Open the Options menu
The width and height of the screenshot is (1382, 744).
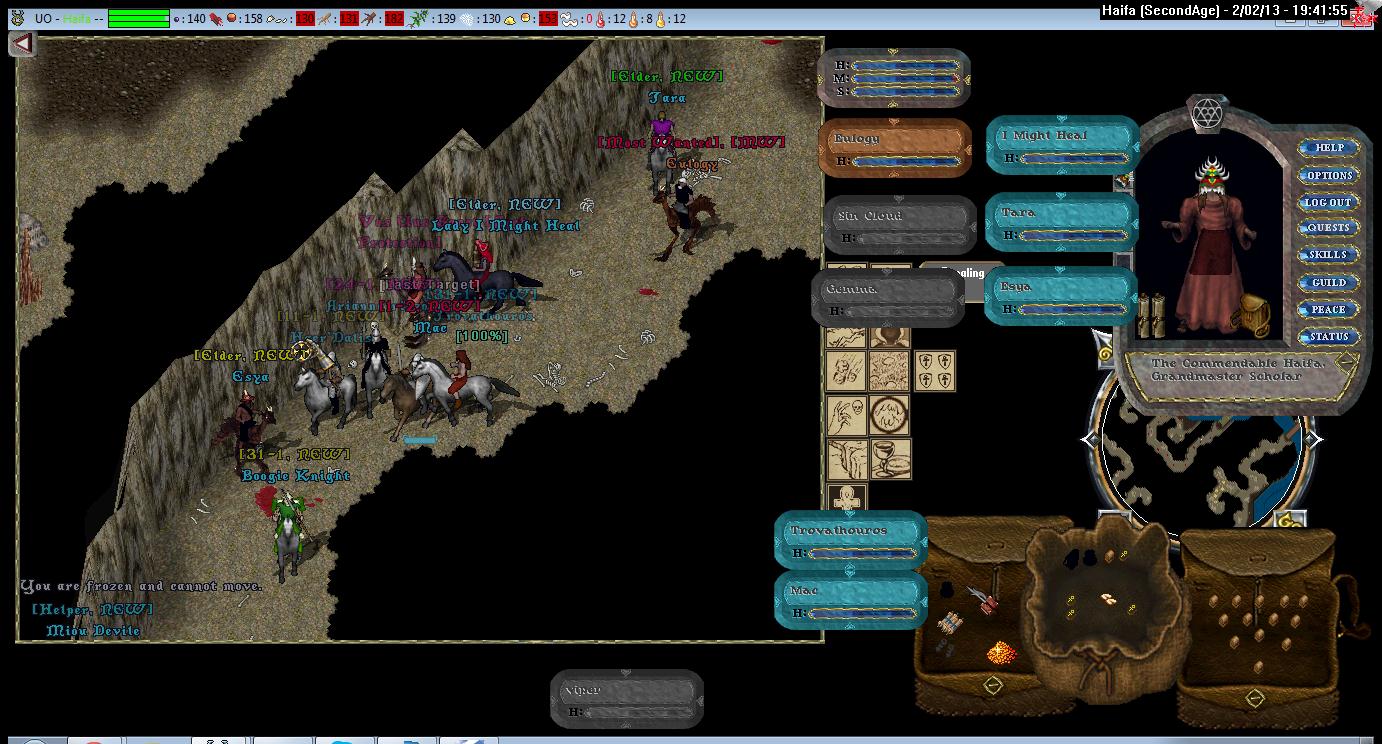pos(1329,175)
